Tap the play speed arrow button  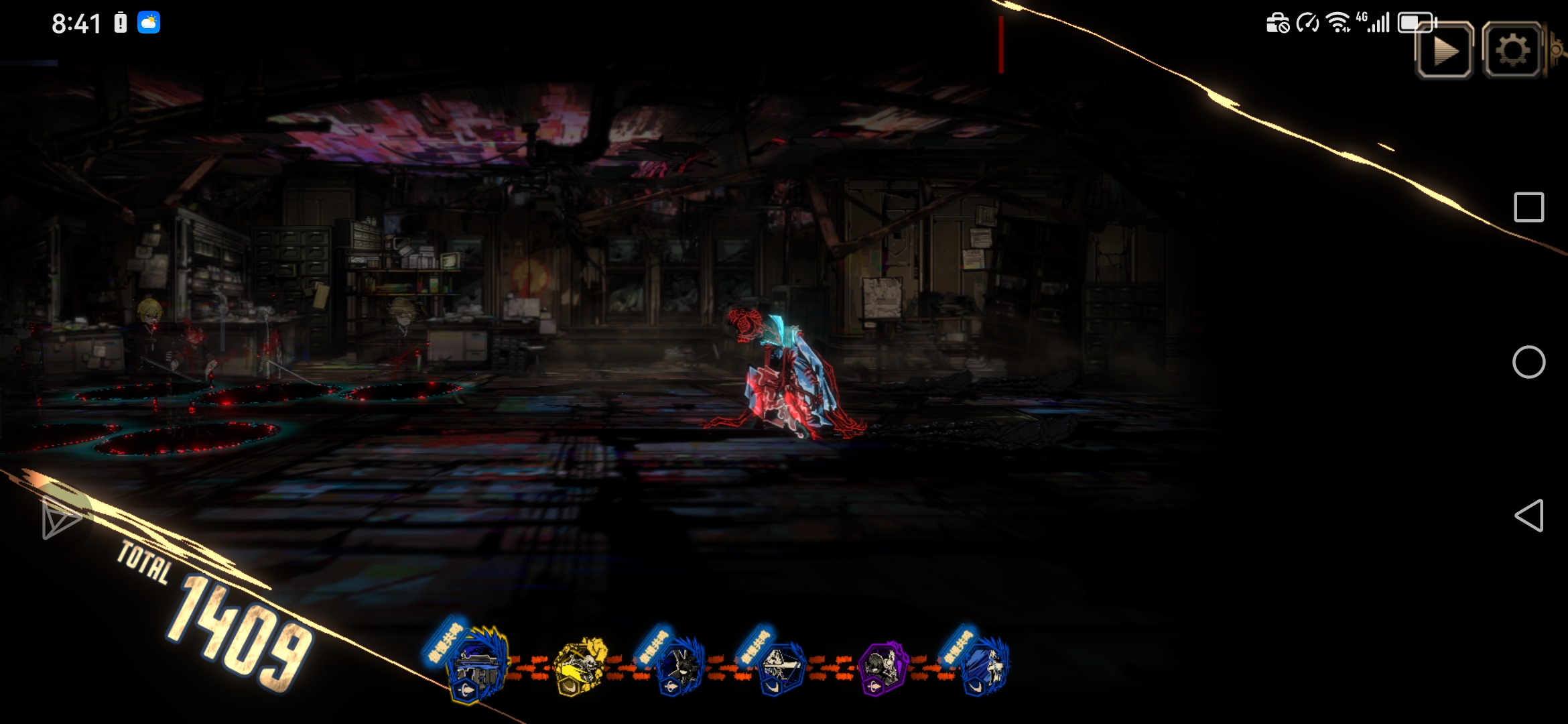point(1444,52)
